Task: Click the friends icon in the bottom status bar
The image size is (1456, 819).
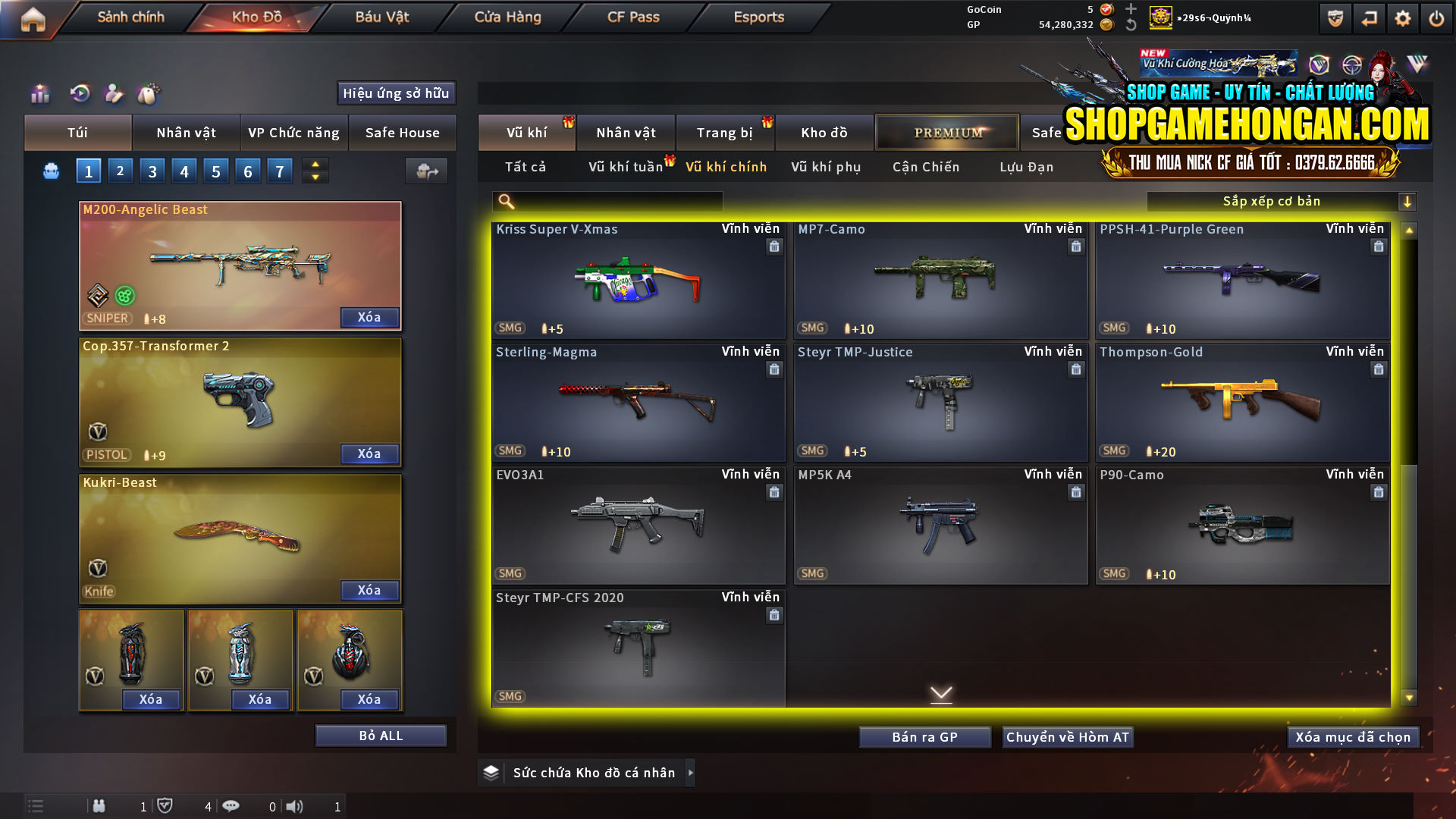Action: pyautogui.click(x=99, y=806)
